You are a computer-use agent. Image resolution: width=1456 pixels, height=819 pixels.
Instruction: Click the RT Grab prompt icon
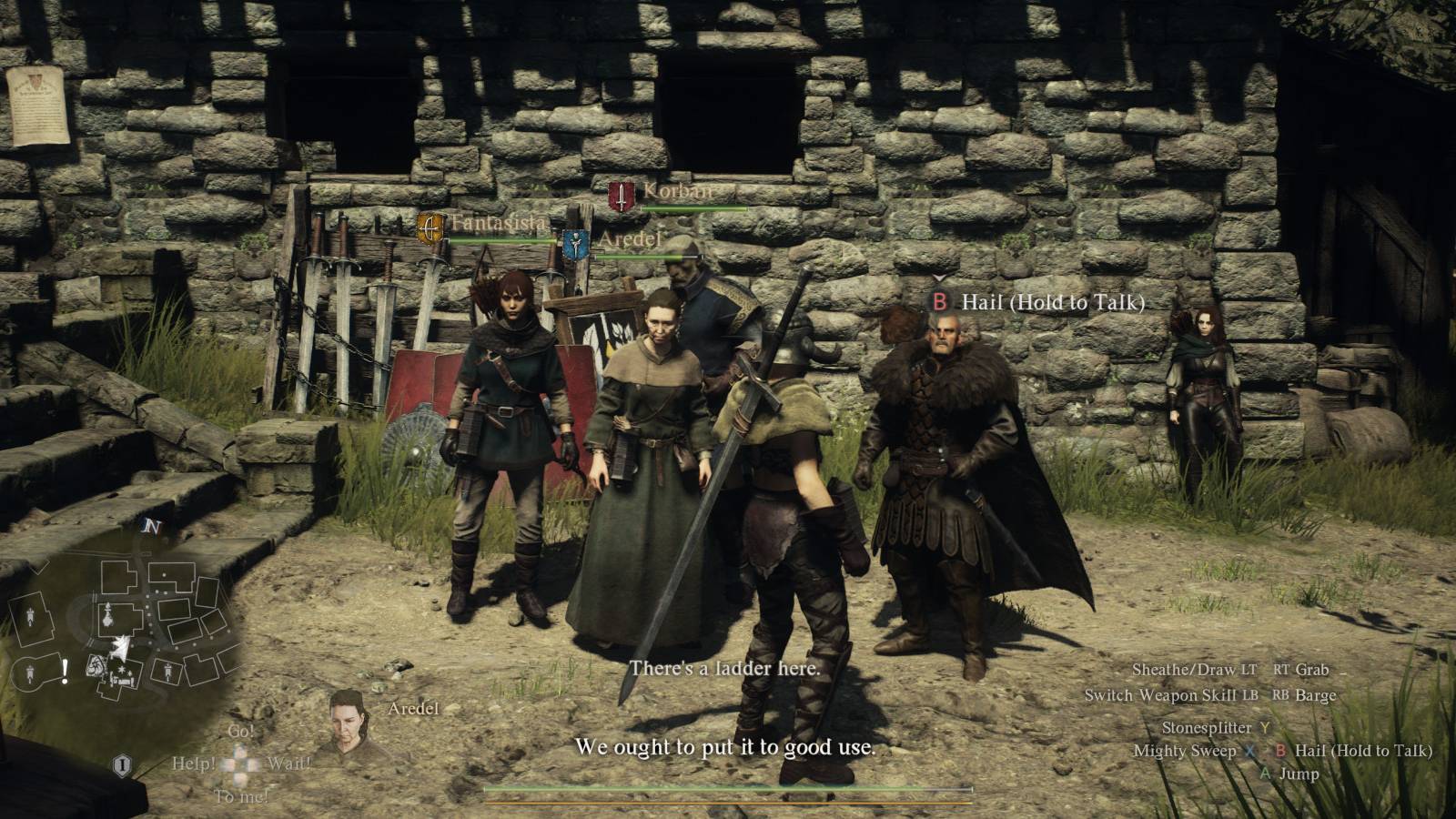1284,669
